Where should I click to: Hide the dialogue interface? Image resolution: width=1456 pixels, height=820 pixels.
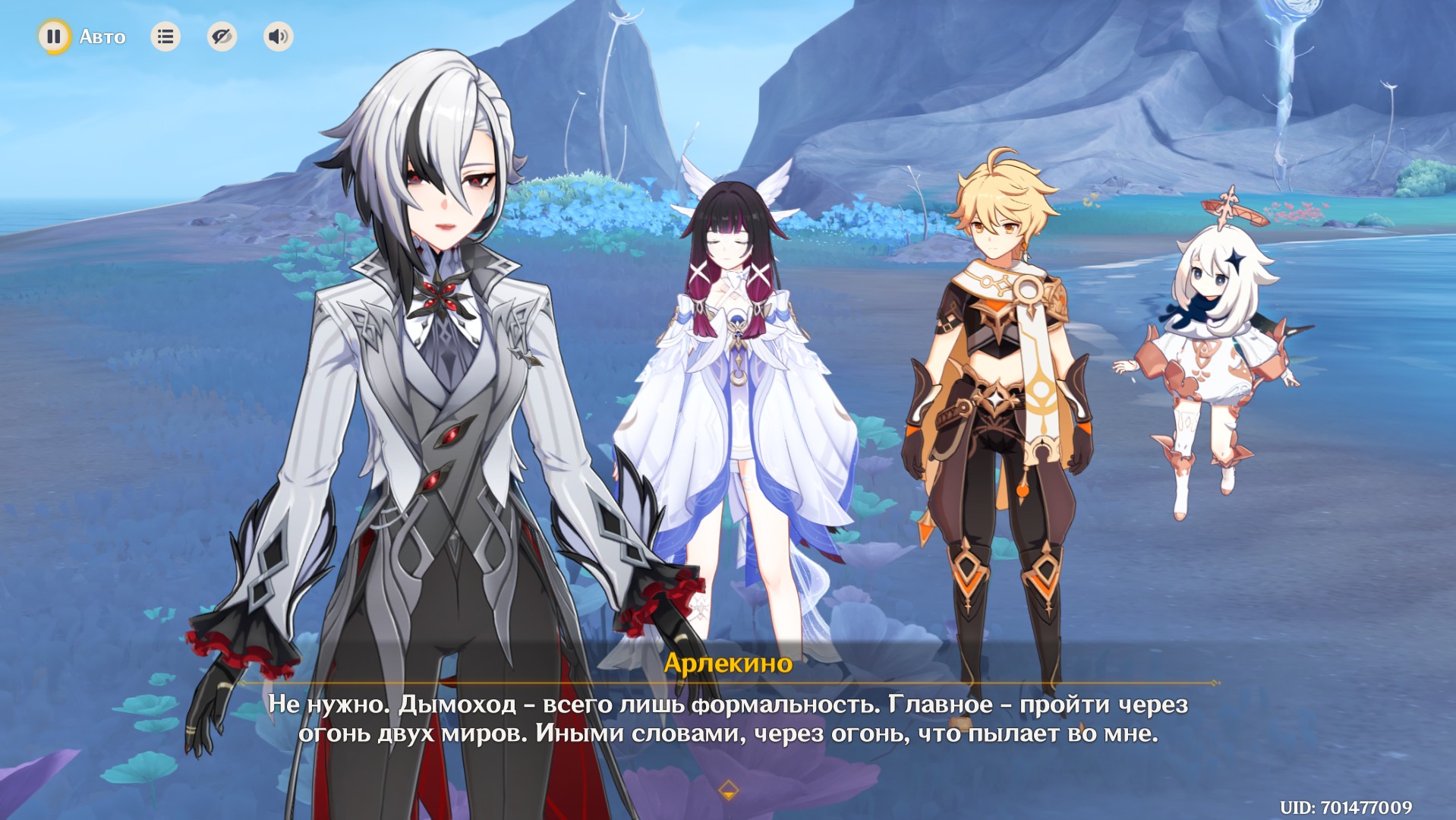tap(222, 36)
